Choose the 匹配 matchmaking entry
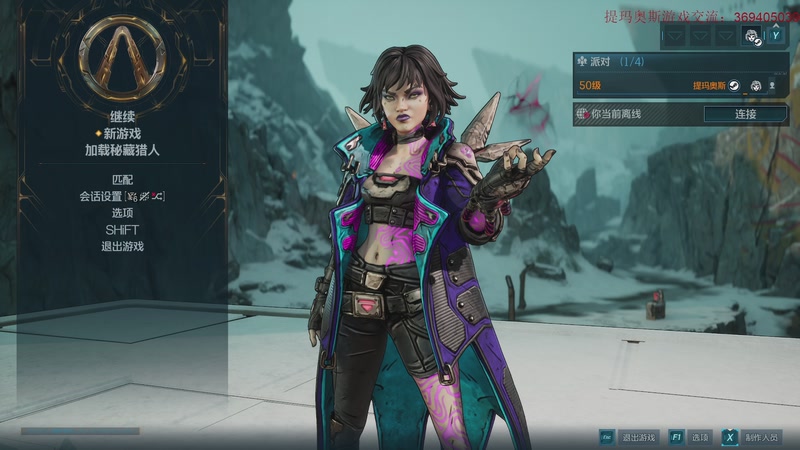This screenshot has height=450, width=800. pyautogui.click(x=123, y=179)
